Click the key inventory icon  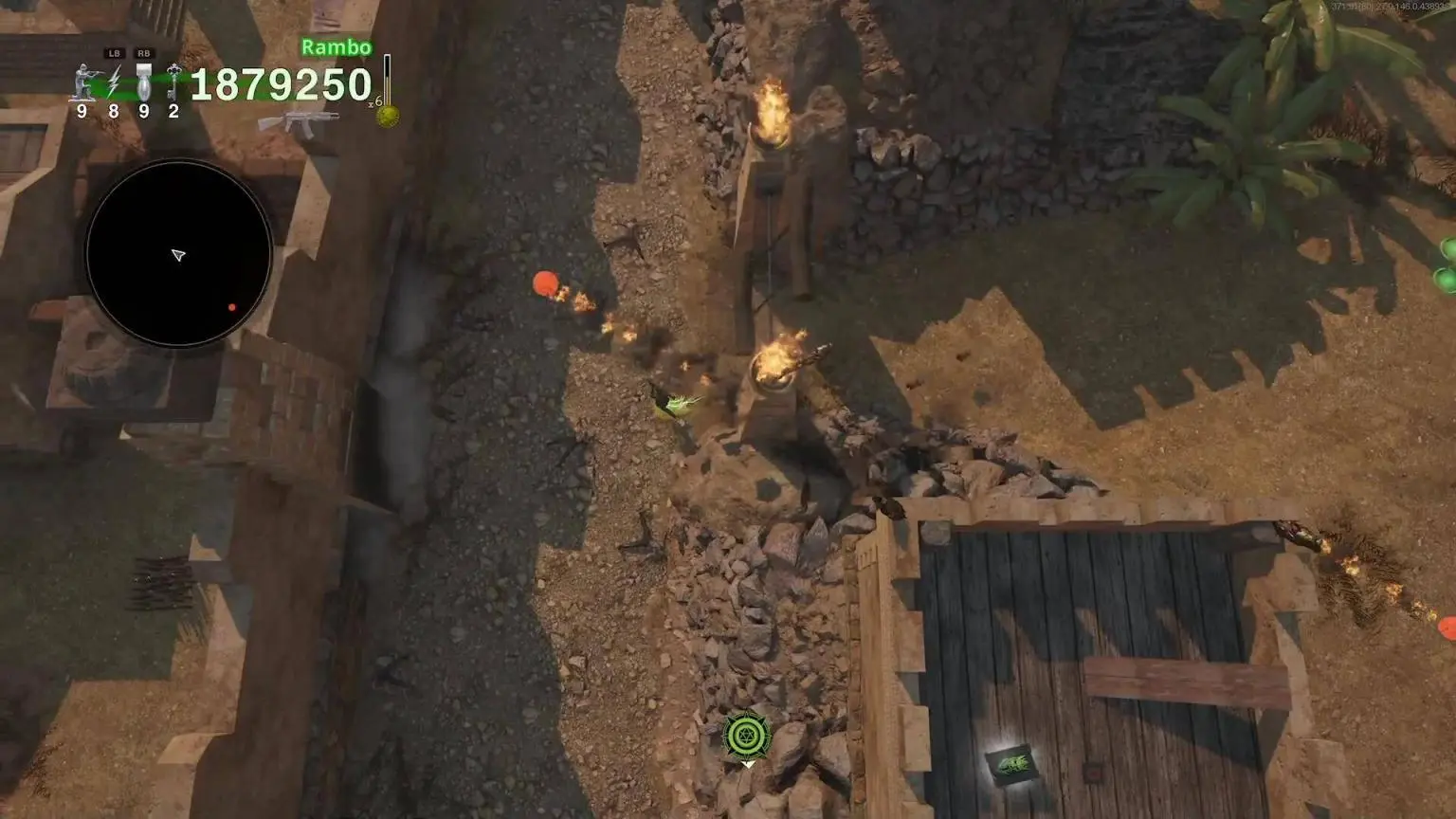tap(173, 81)
